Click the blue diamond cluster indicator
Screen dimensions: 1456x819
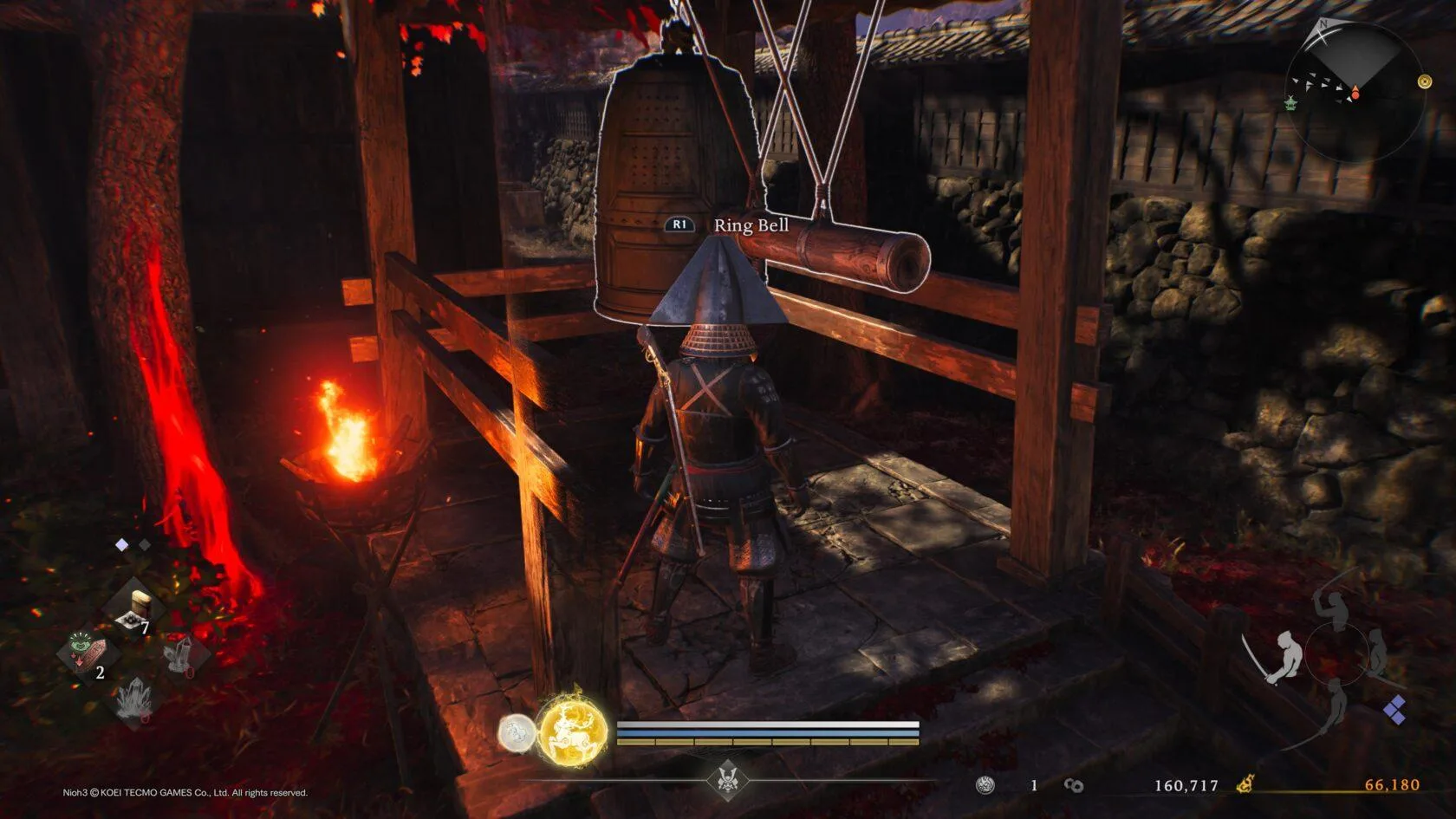tap(1394, 711)
